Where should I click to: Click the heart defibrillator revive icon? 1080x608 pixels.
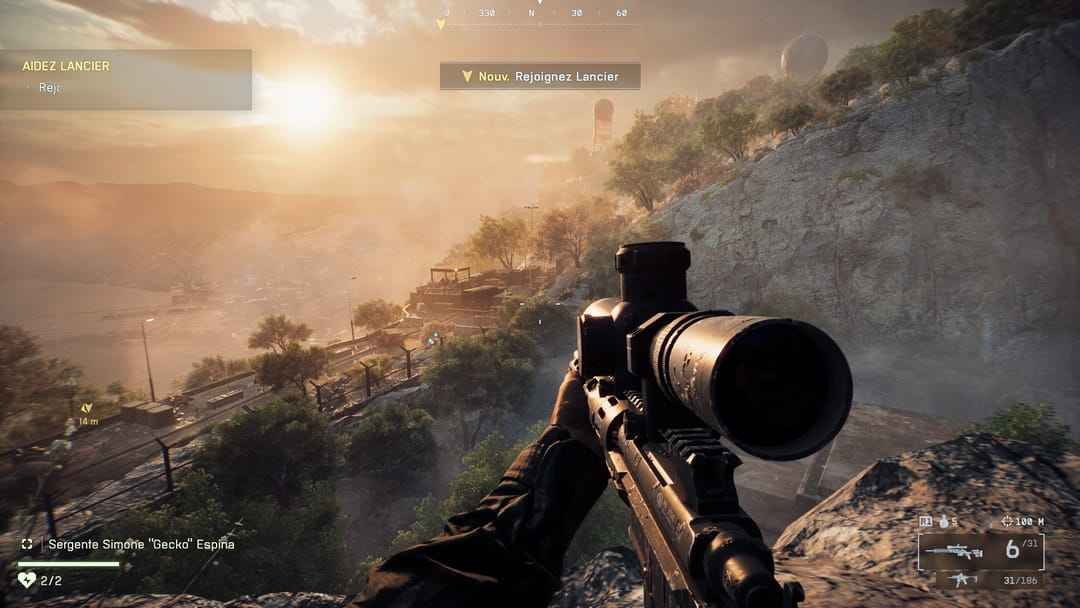tap(26, 579)
